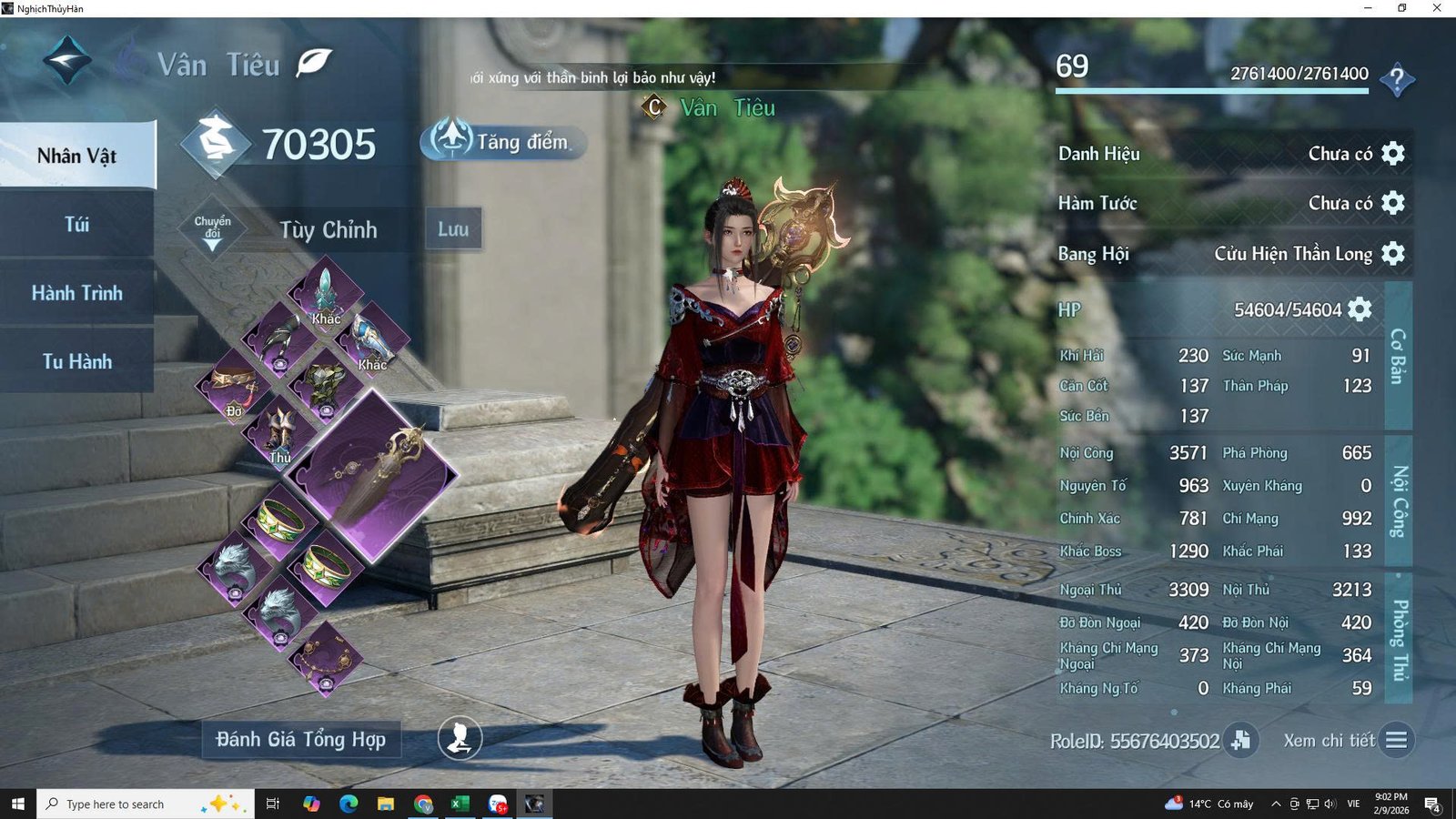The height and width of the screenshot is (819, 1456).
Task: Open the HP settings gear
Action: coord(1360,309)
